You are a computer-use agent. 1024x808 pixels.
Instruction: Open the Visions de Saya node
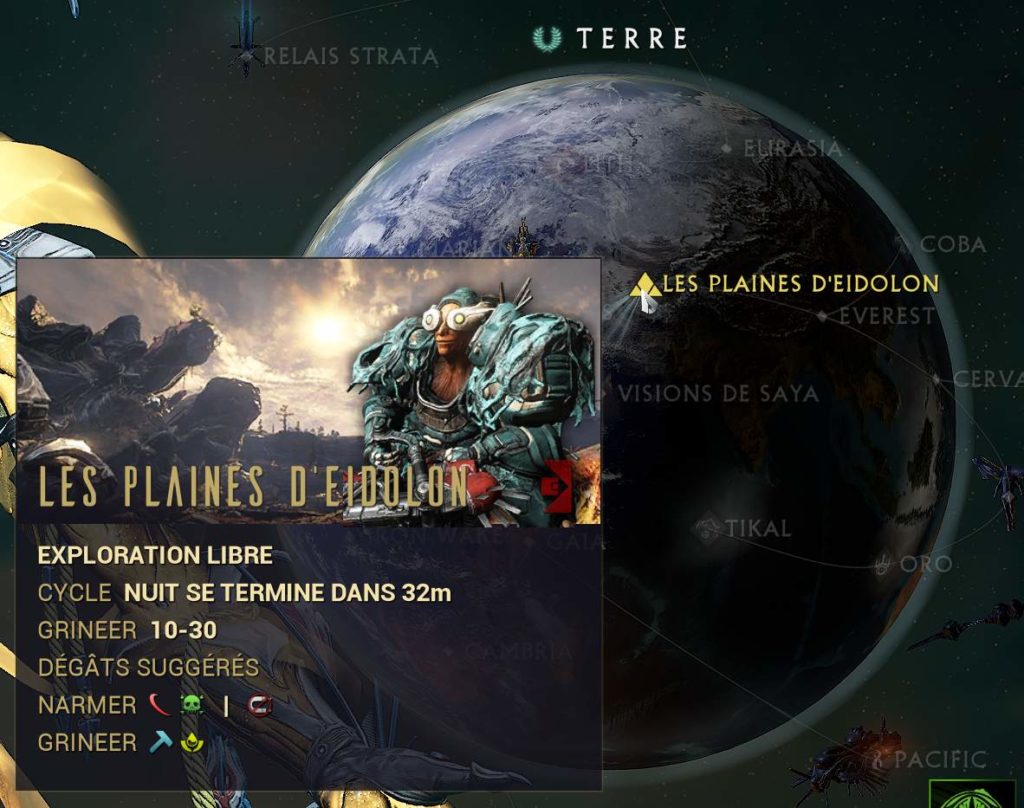(717, 393)
